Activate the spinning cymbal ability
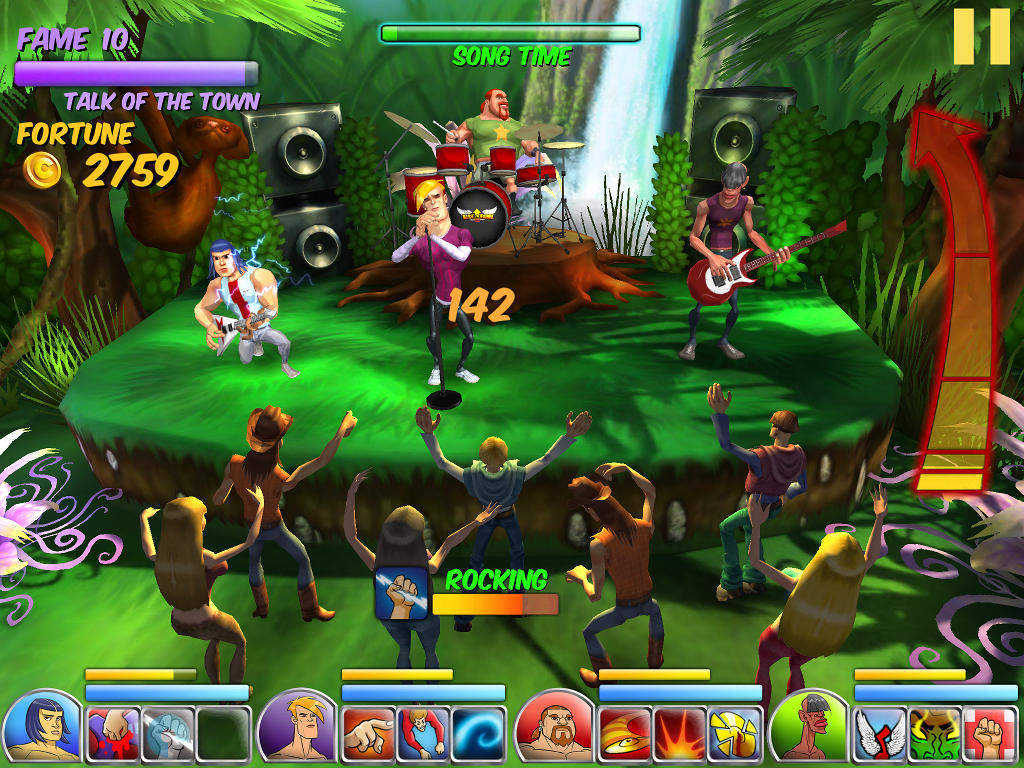The width and height of the screenshot is (1024, 768). [x=625, y=735]
